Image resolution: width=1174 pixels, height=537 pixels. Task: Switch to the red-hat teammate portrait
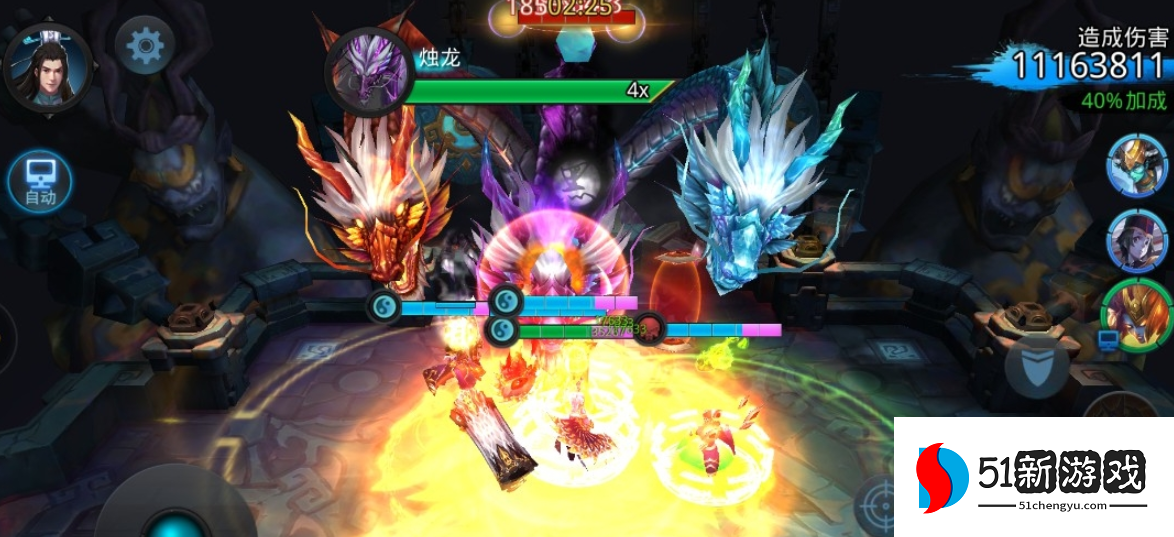pos(1137,239)
